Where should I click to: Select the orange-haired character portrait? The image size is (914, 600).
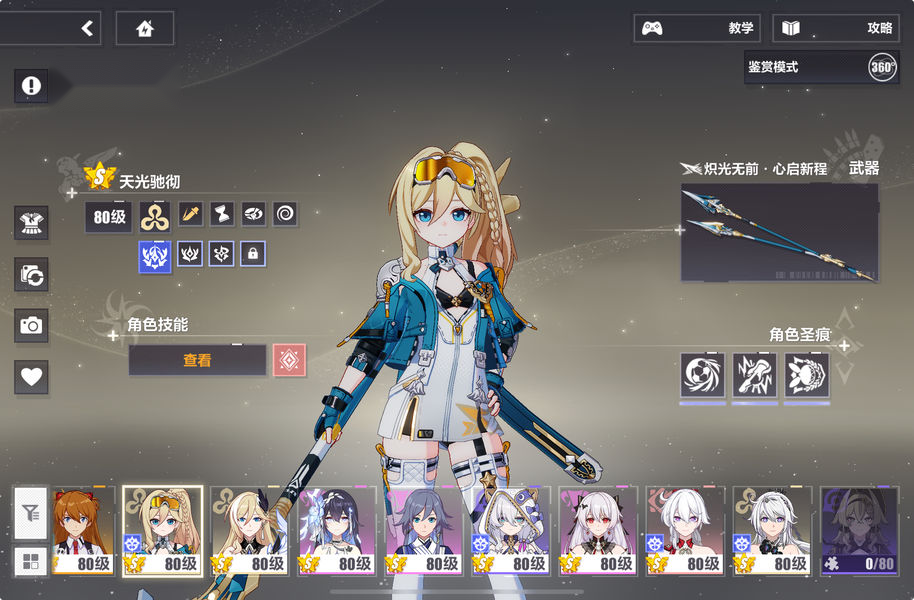[x=82, y=531]
